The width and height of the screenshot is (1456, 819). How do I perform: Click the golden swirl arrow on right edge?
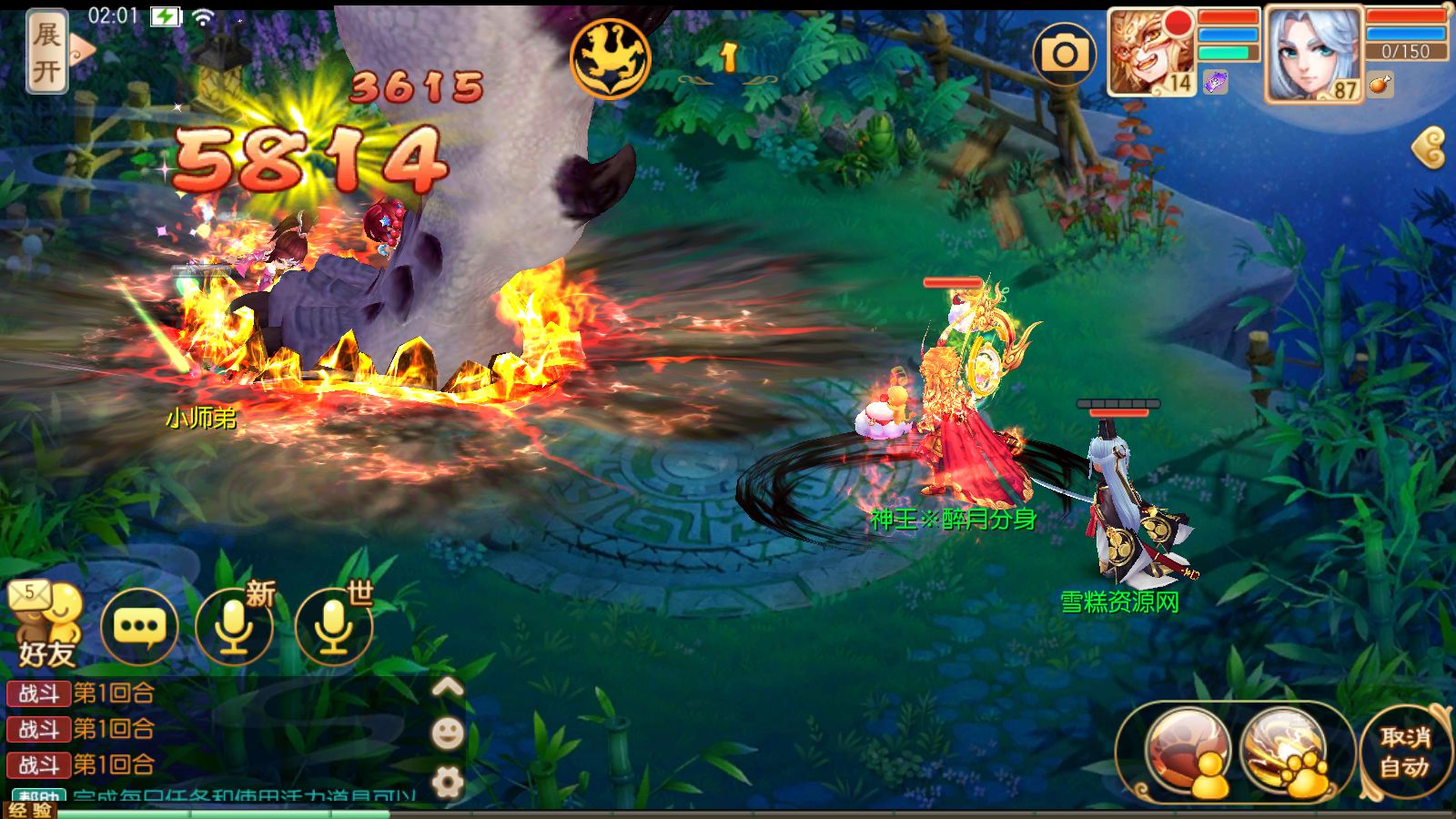[x=1430, y=147]
